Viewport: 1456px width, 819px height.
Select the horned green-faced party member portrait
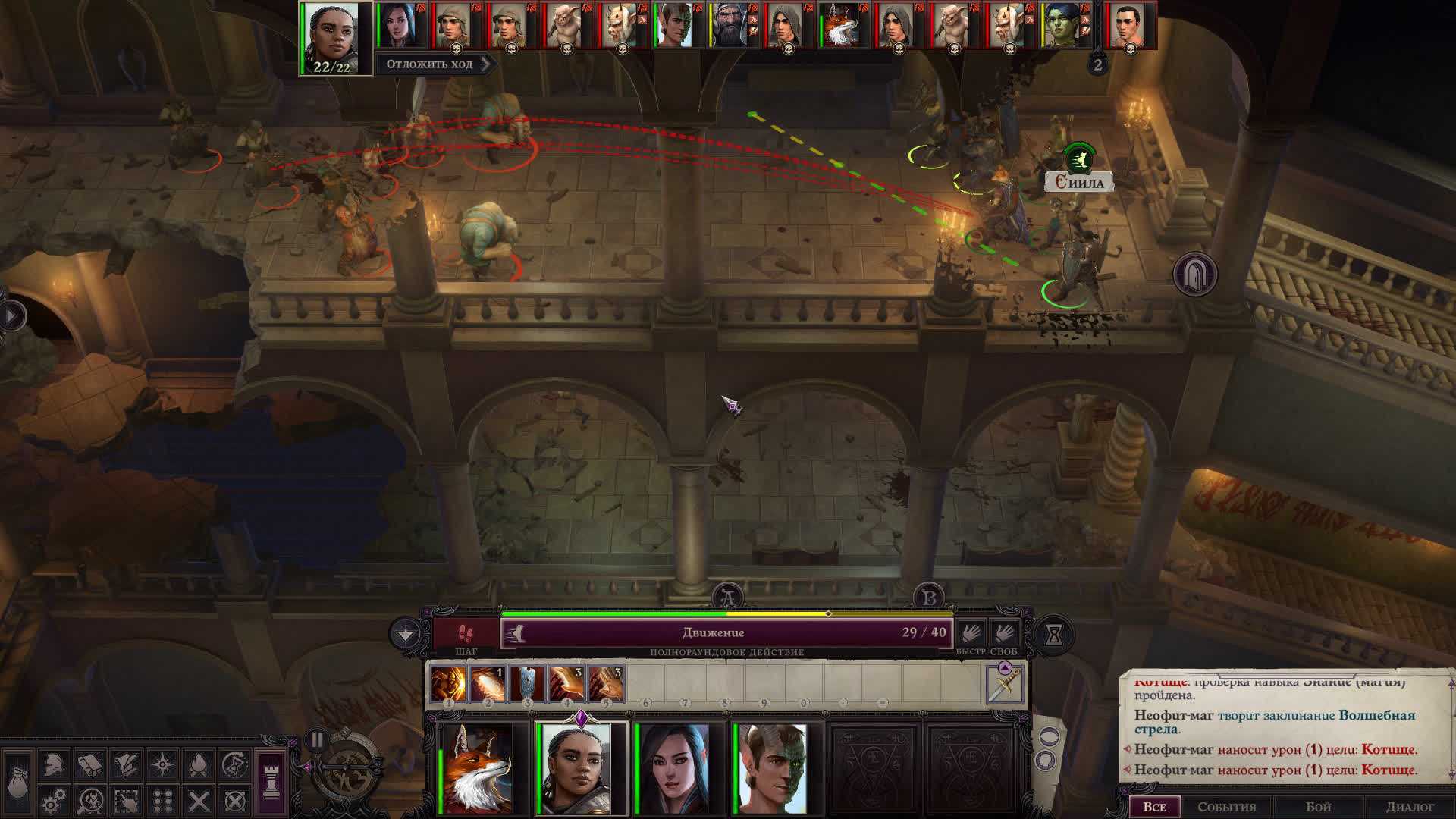[773, 768]
